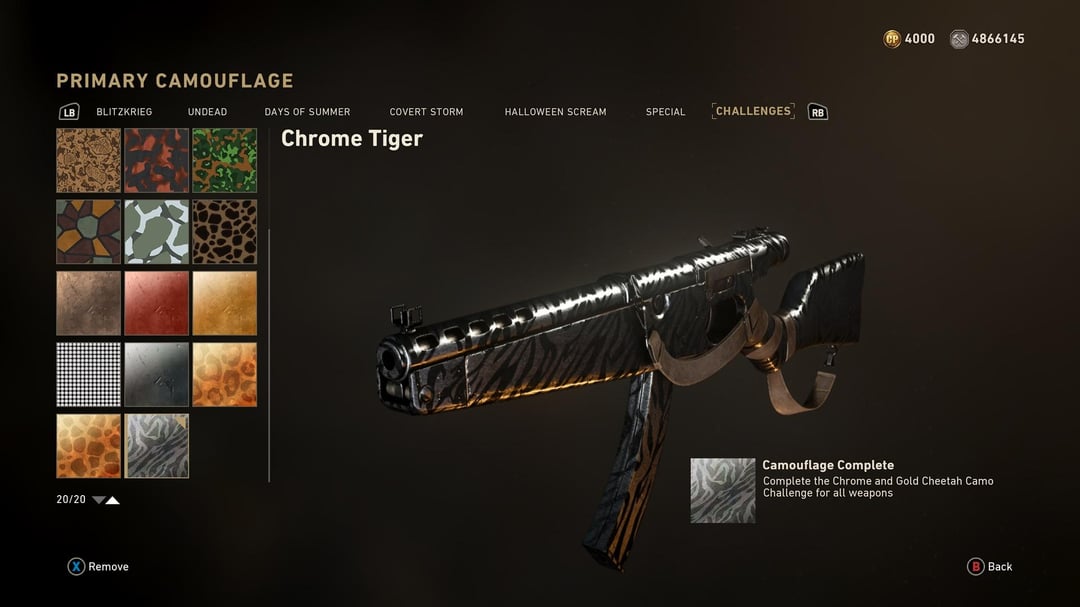Pick the plain gold metallic camo swatch

tap(224, 303)
